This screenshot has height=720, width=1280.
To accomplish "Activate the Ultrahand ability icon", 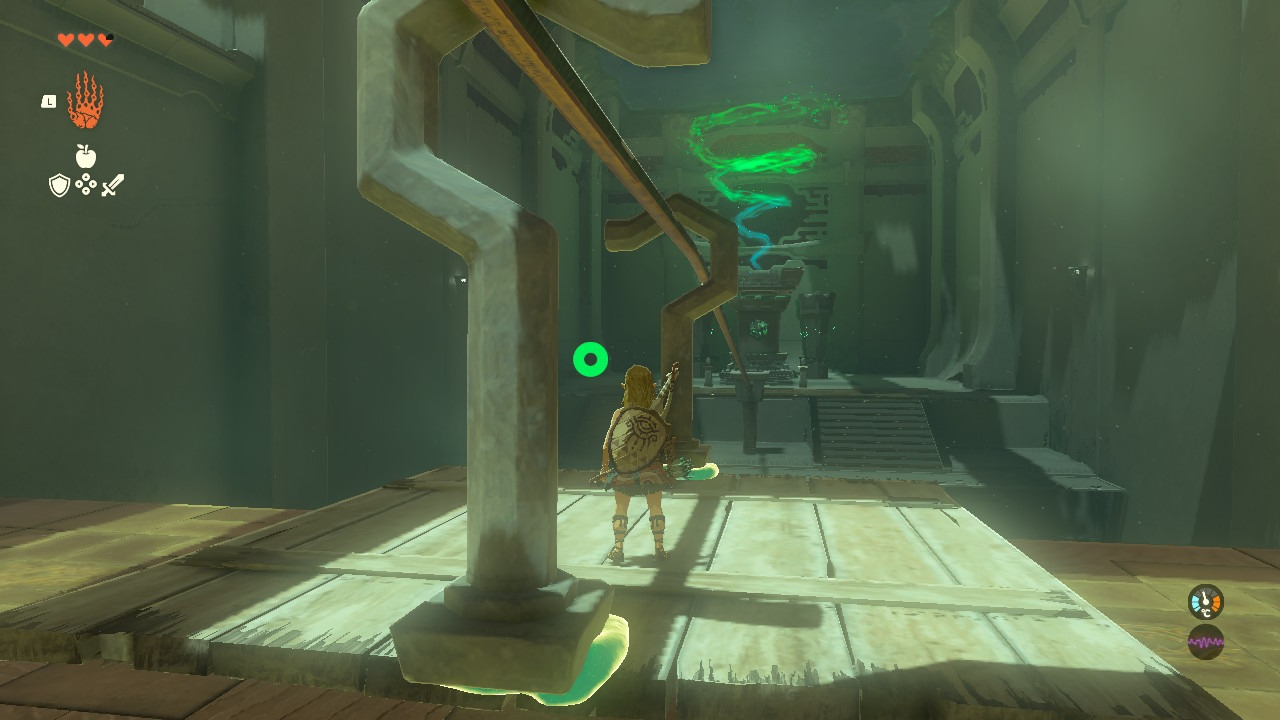I will click(85, 101).
